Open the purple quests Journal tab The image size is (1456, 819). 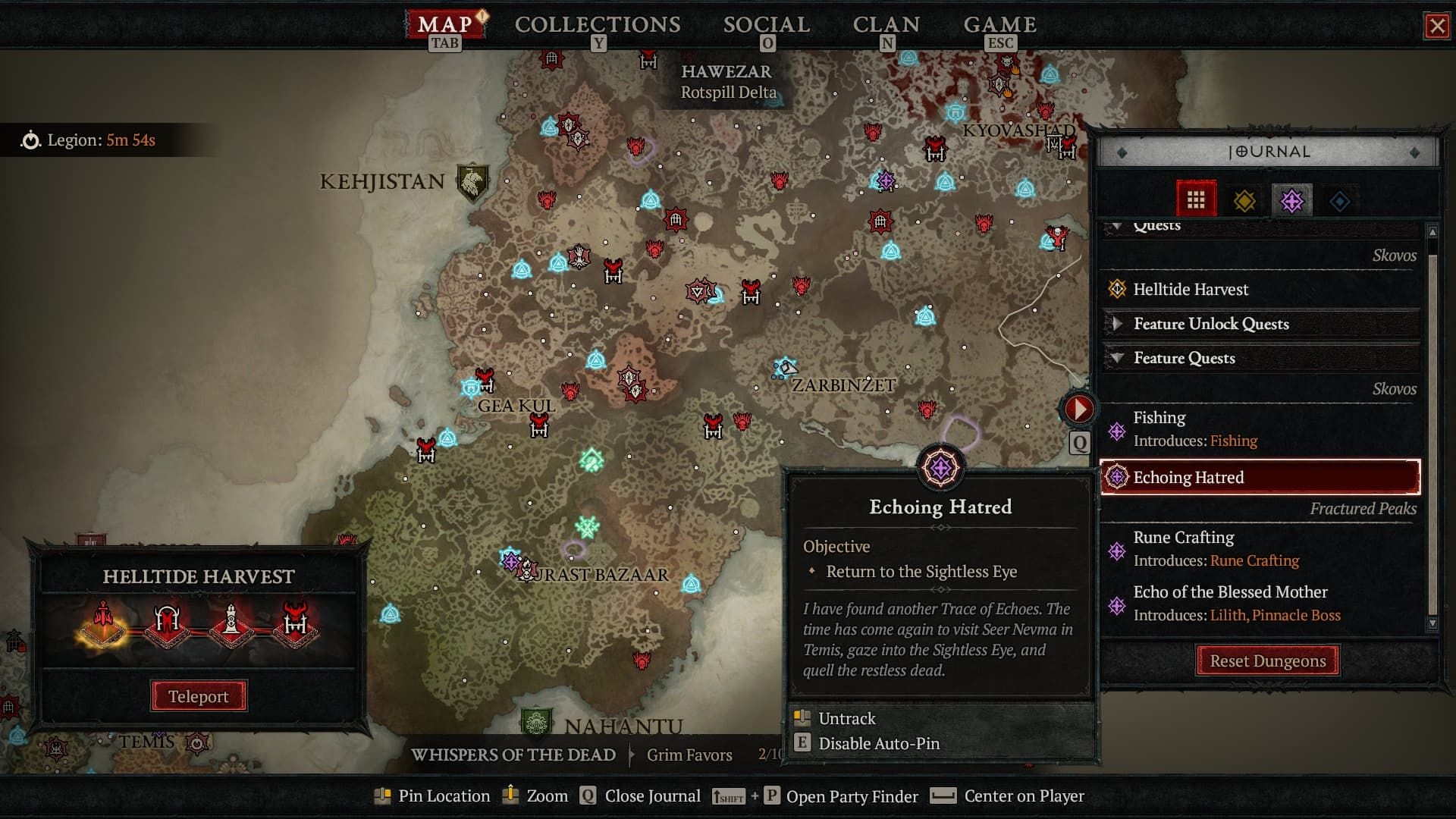tap(1292, 199)
